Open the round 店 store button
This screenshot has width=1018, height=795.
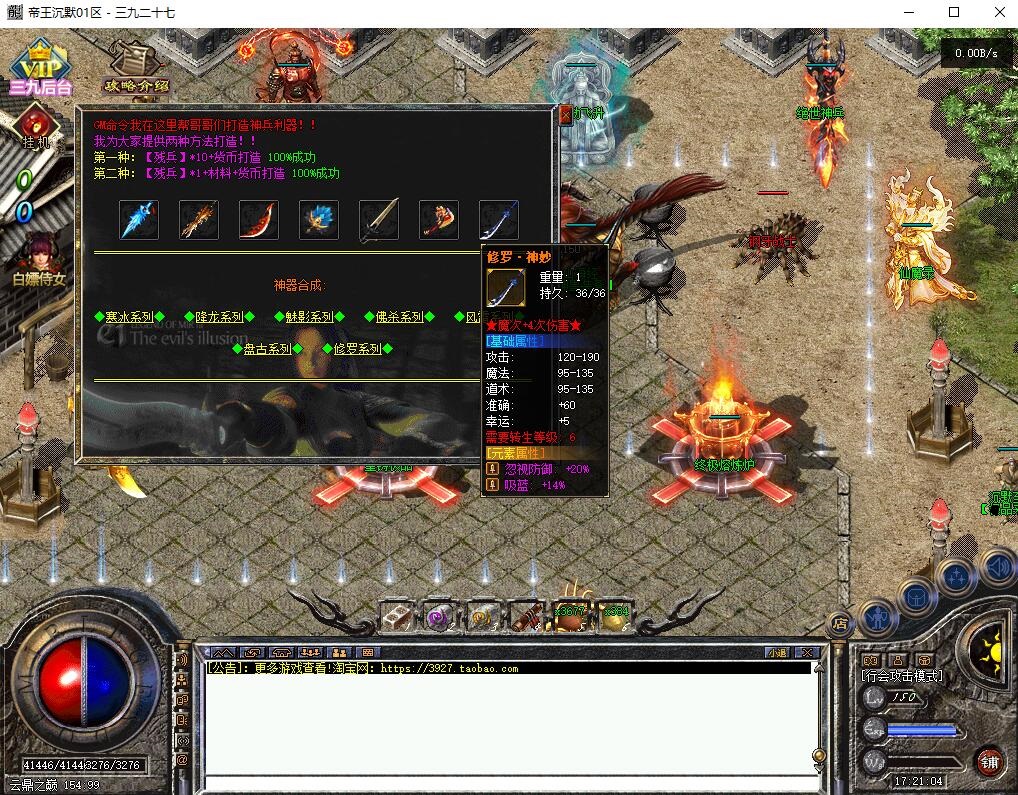pyautogui.click(x=839, y=622)
